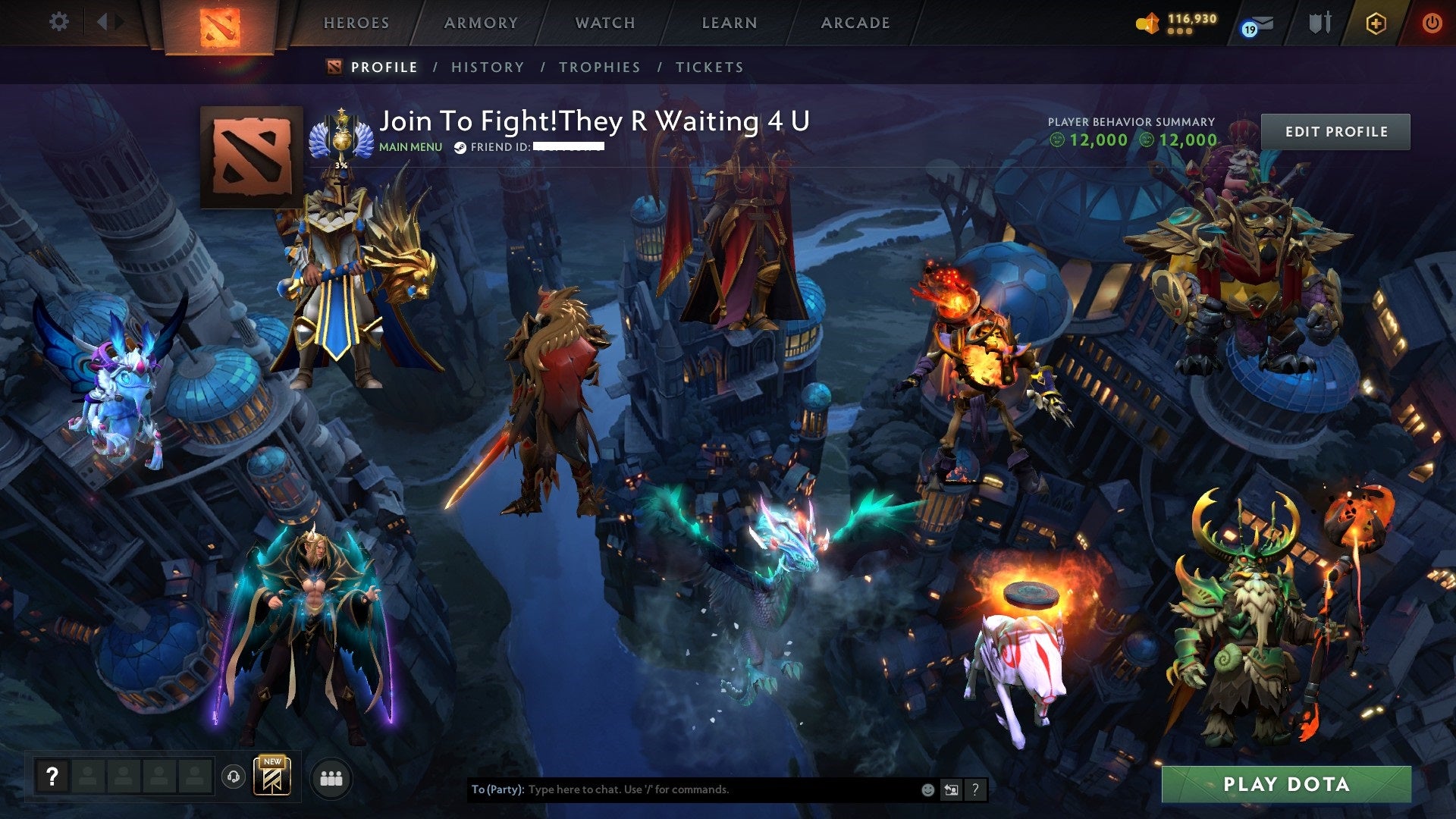1456x819 pixels.
Task: Click the power button to exit Dota
Action: (x=1433, y=23)
